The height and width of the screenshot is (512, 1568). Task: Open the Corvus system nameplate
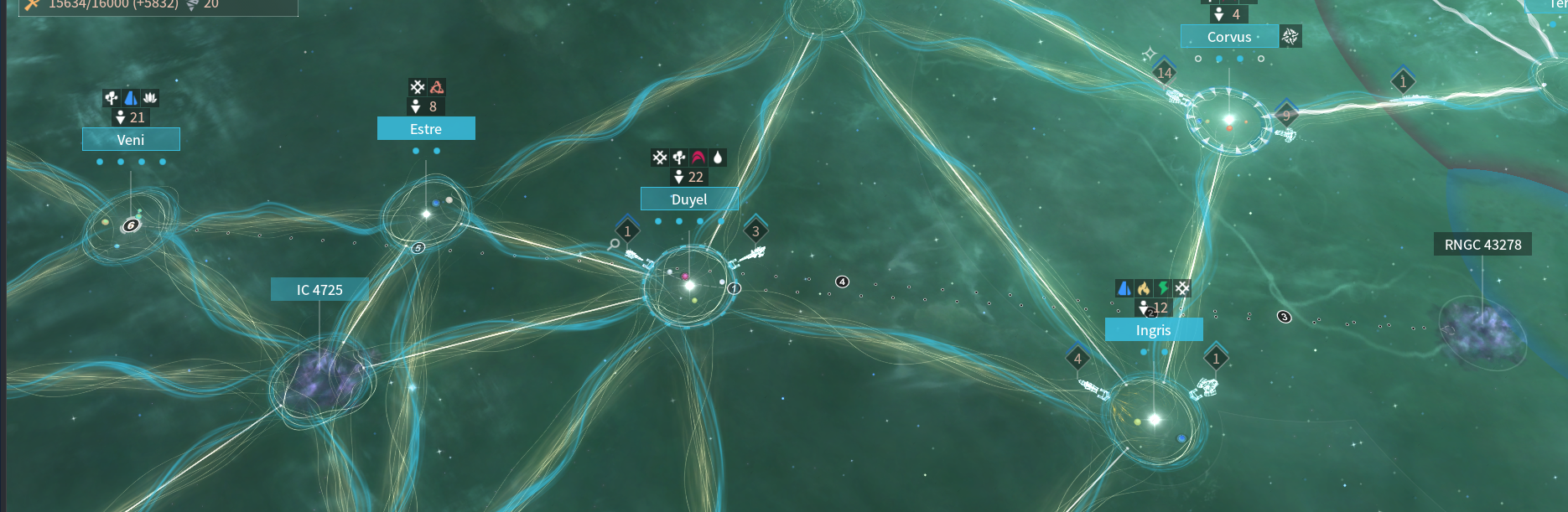pyautogui.click(x=1229, y=37)
